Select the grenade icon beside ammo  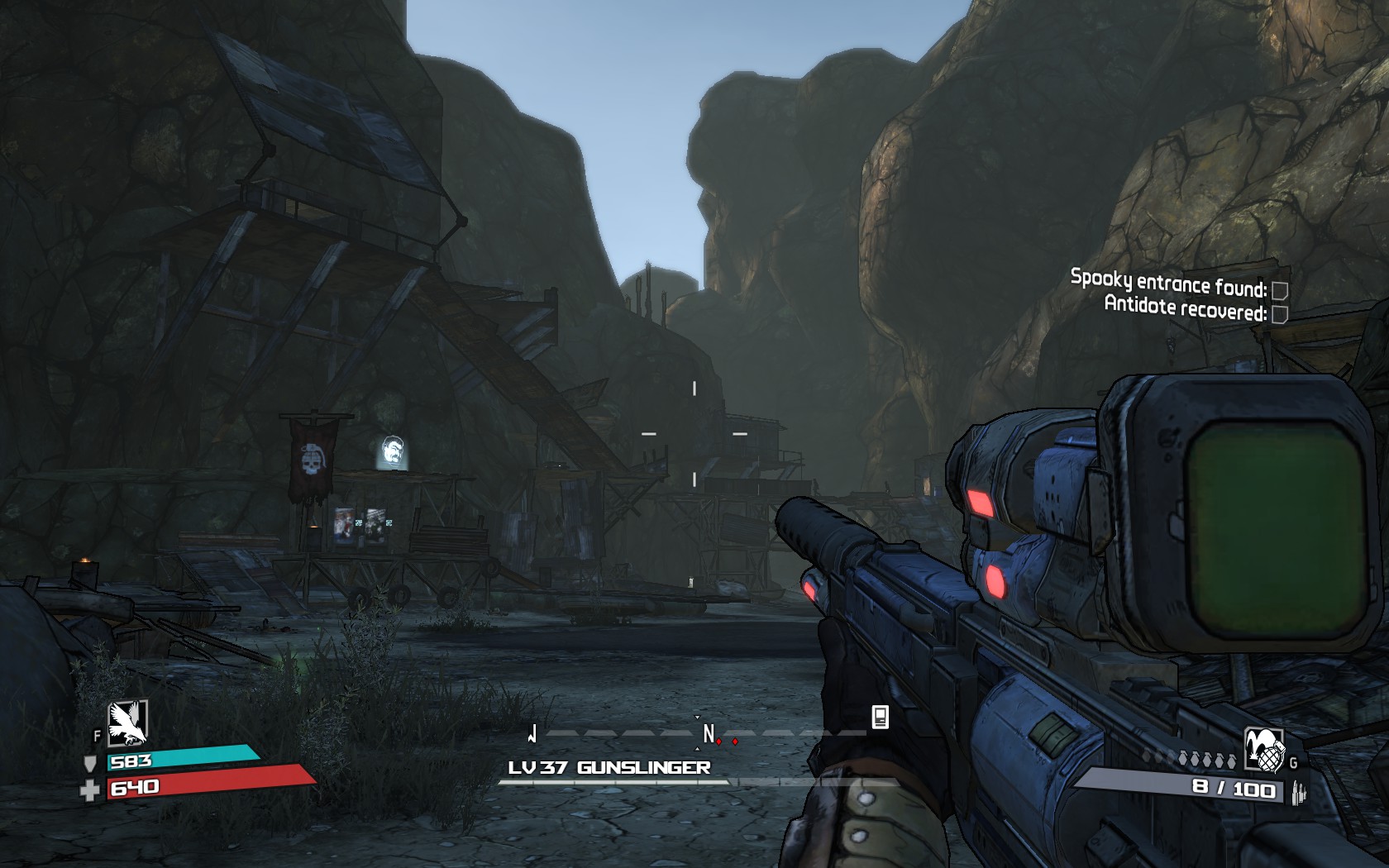(1264, 750)
